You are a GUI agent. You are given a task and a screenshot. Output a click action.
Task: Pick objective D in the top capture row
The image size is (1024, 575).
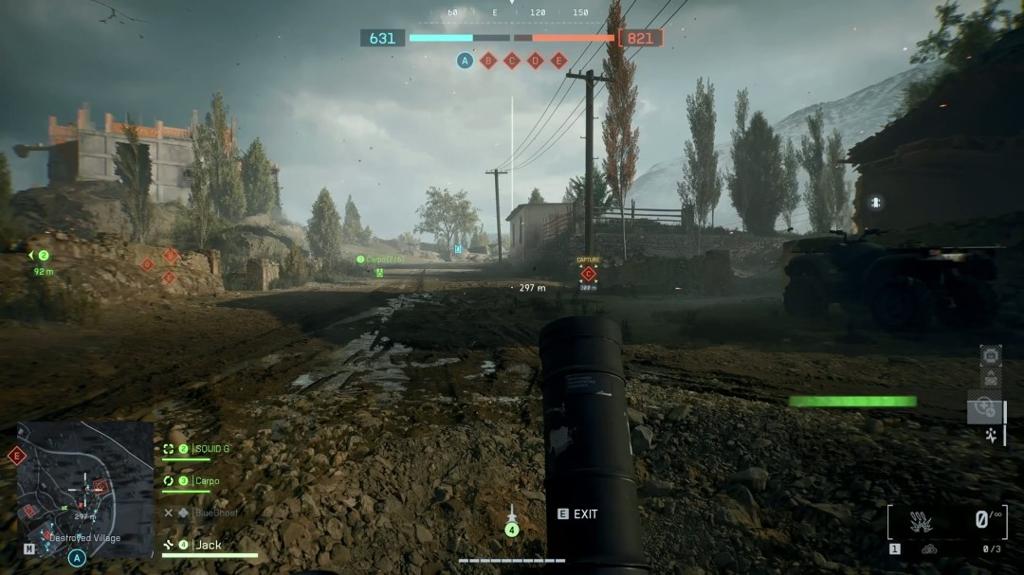tap(535, 60)
